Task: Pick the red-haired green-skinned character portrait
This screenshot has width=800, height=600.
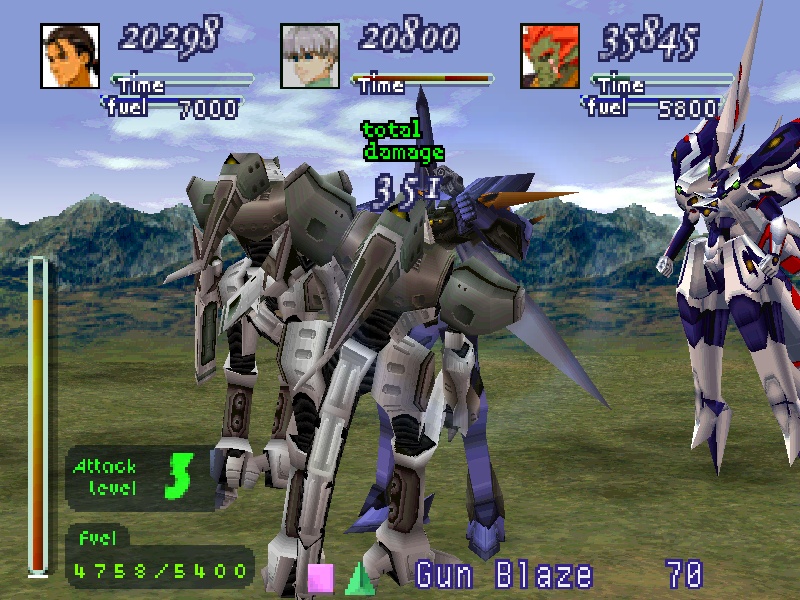Action: point(551,56)
